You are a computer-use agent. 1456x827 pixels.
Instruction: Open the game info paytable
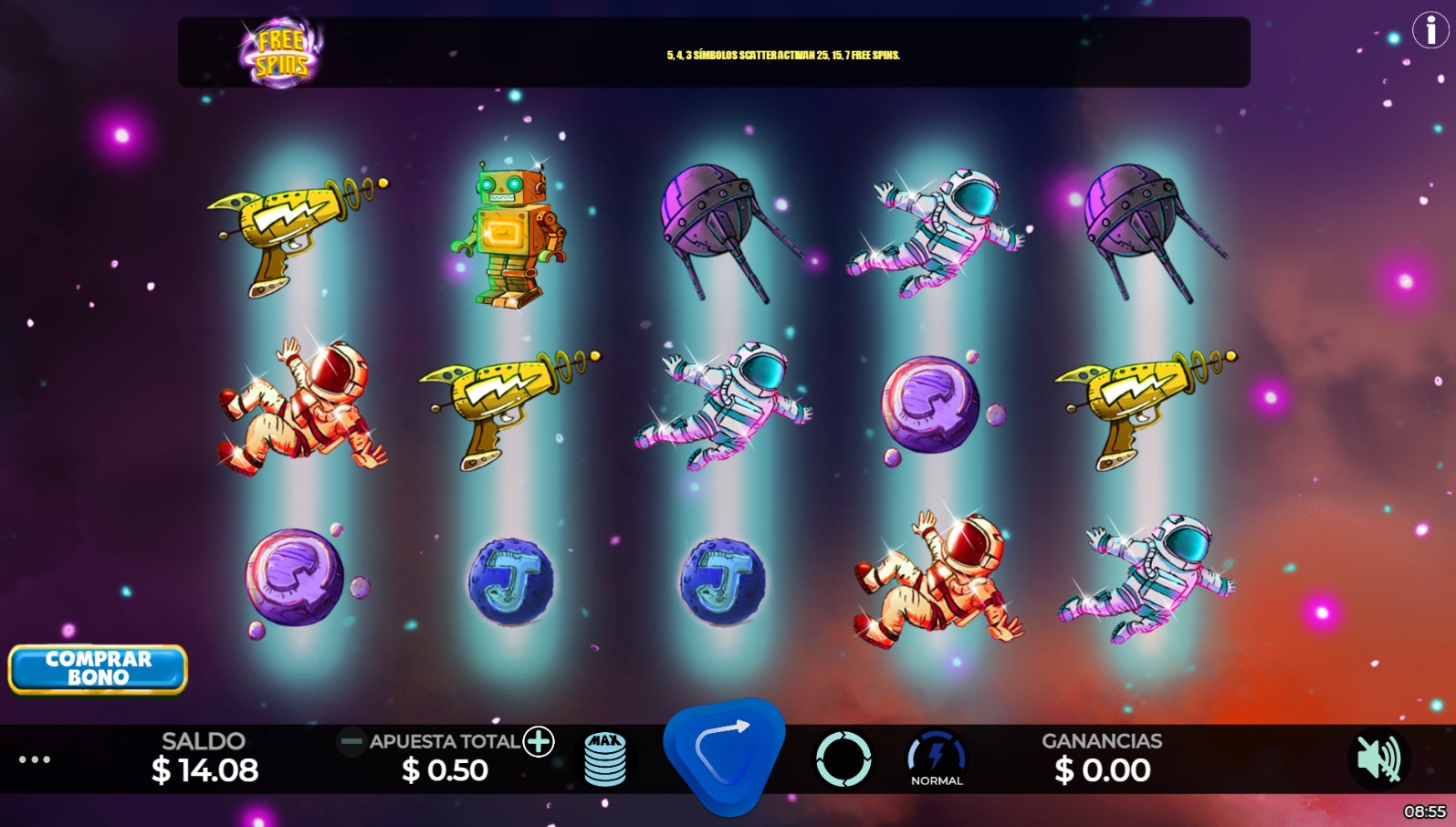[1430, 31]
